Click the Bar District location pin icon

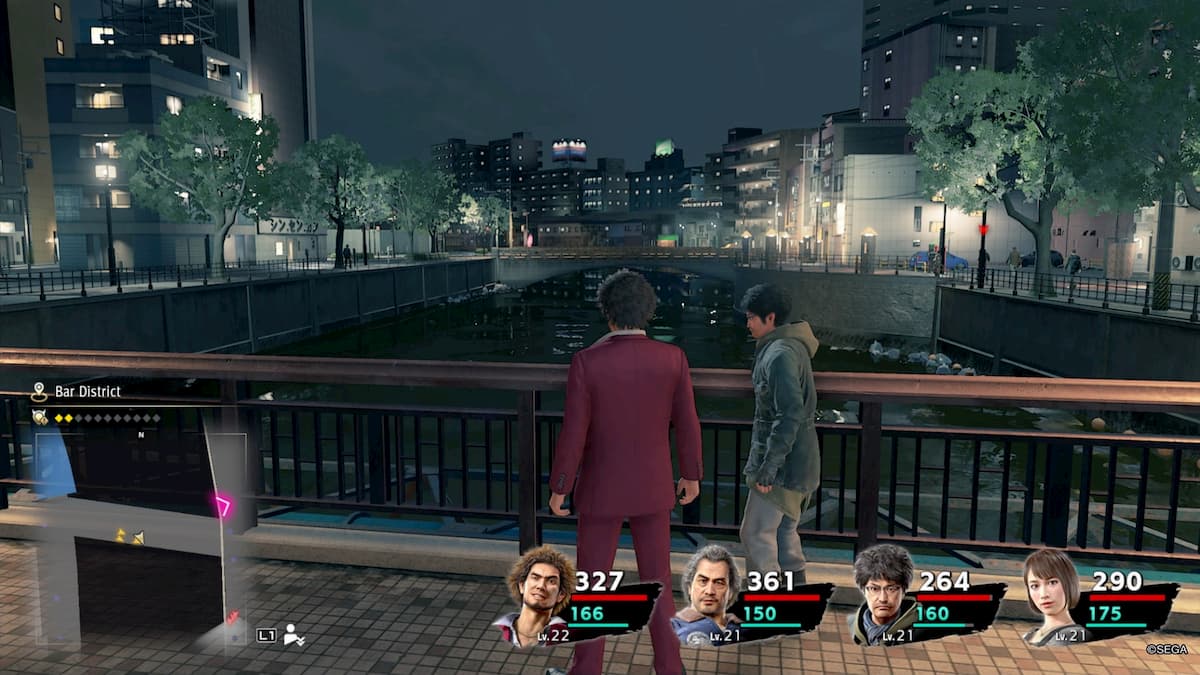39,391
